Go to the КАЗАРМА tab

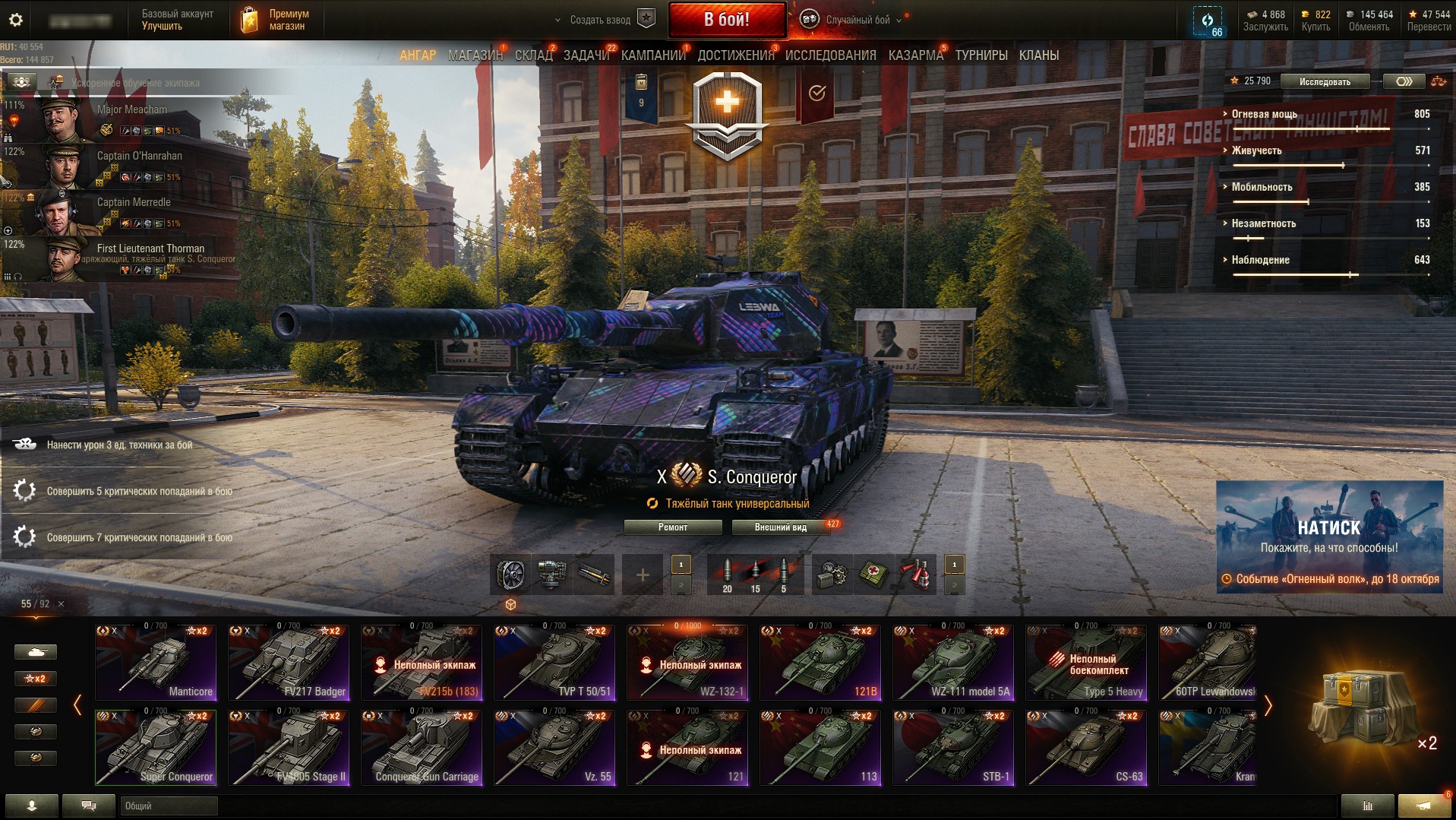click(x=915, y=55)
